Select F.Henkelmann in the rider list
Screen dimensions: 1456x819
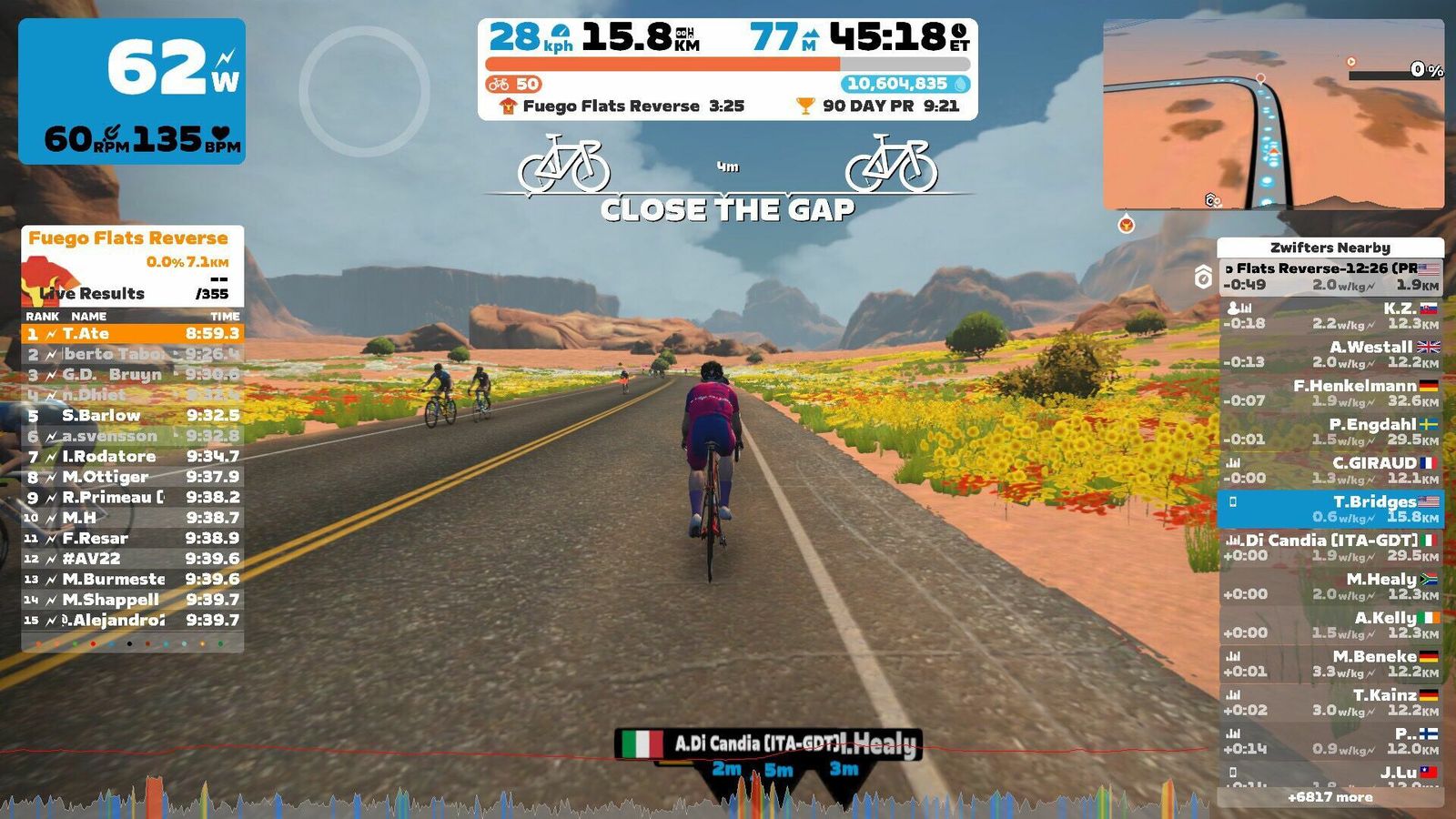(x=1330, y=393)
